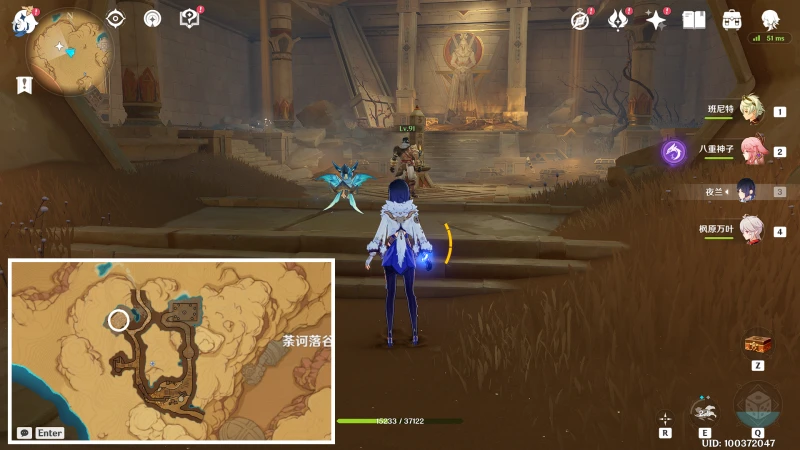Open the Adventurer Handbook book icon
800x450 pixels.
point(694,20)
